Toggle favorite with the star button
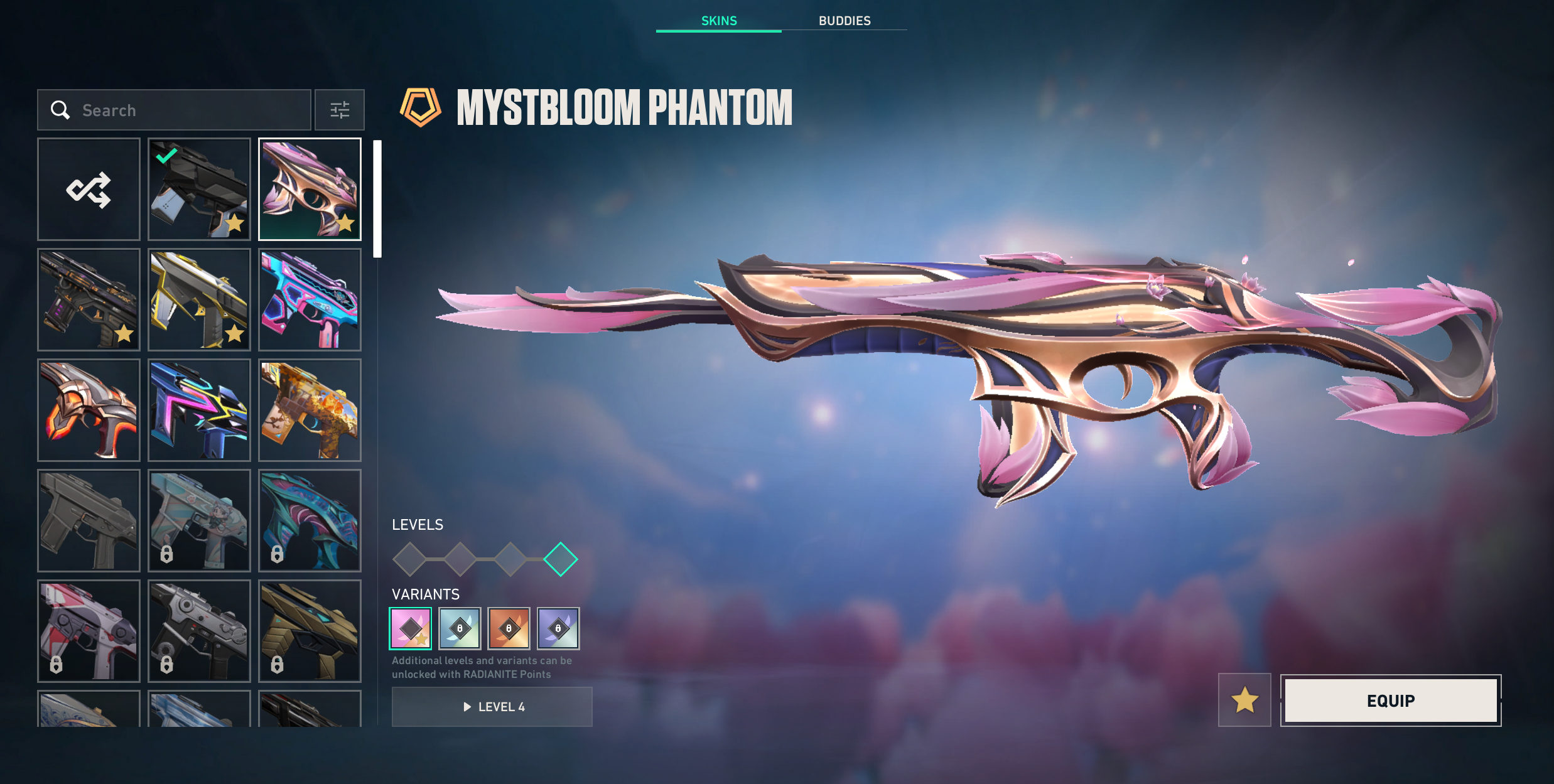 [1244, 700]
